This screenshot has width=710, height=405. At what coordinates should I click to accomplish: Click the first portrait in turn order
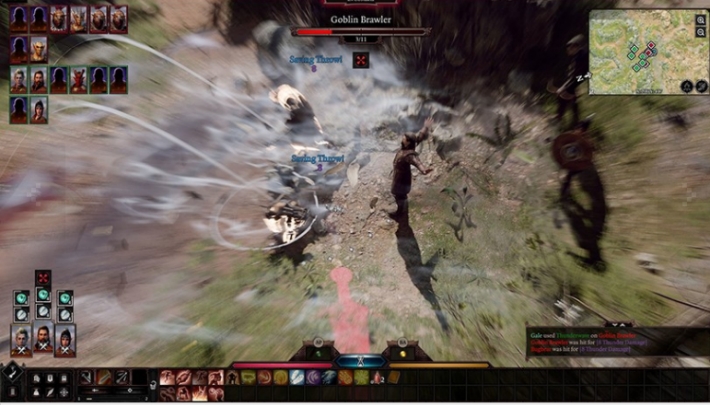point(19,17)
